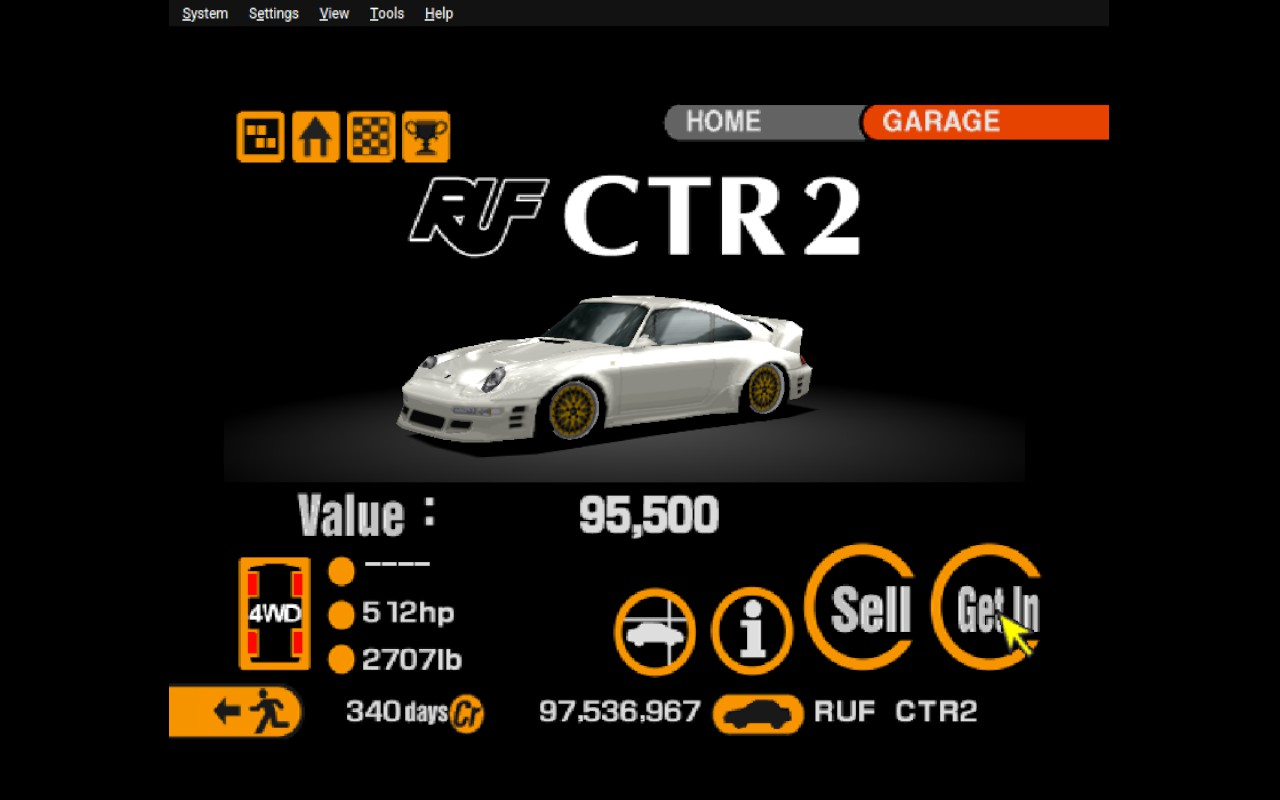Open the Help menu
Screen dimensions: 1280x800
tap(438, 13)
